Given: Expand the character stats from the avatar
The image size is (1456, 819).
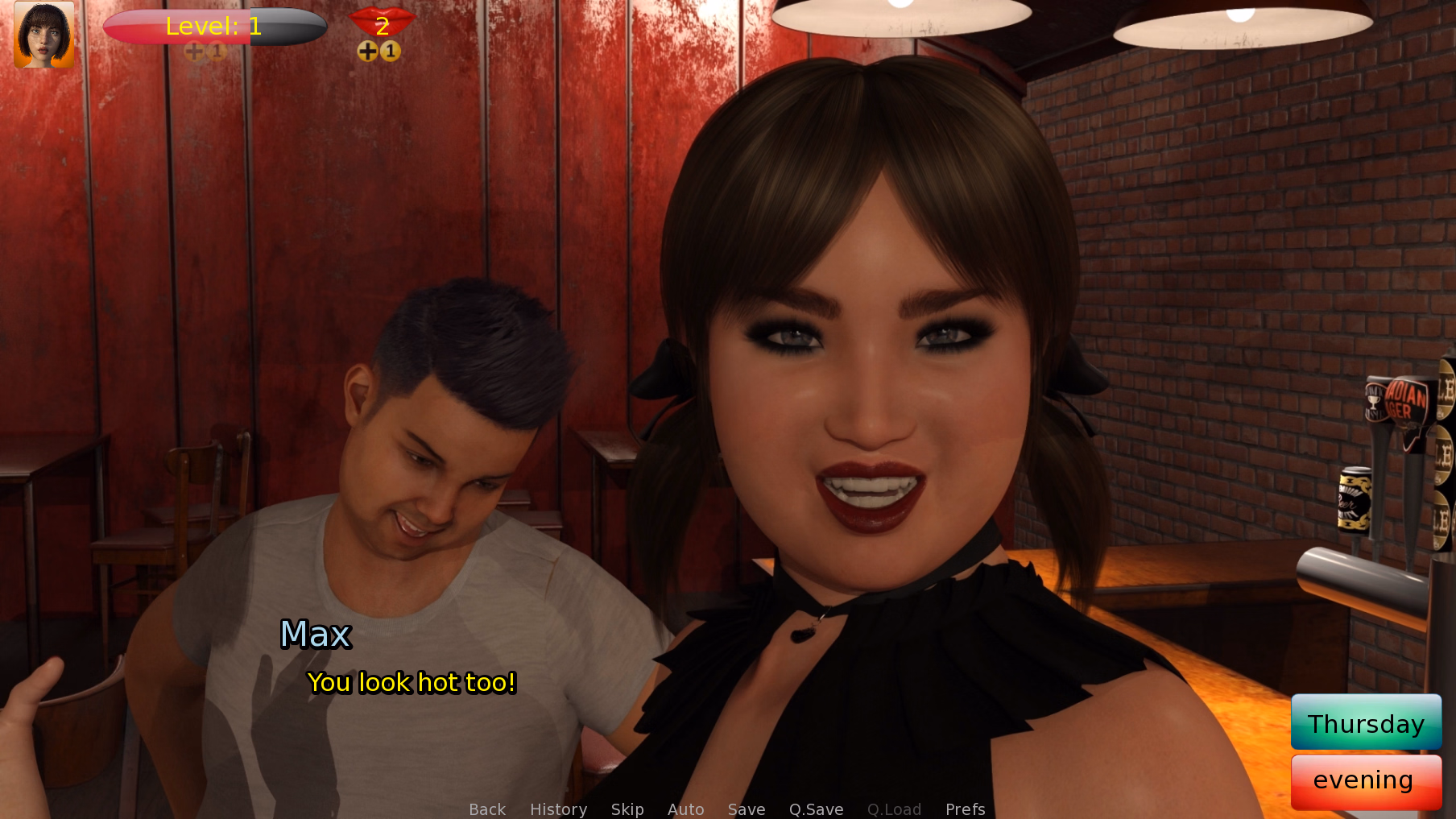Looking at the screenshot, I should click(x=43, y=35).
